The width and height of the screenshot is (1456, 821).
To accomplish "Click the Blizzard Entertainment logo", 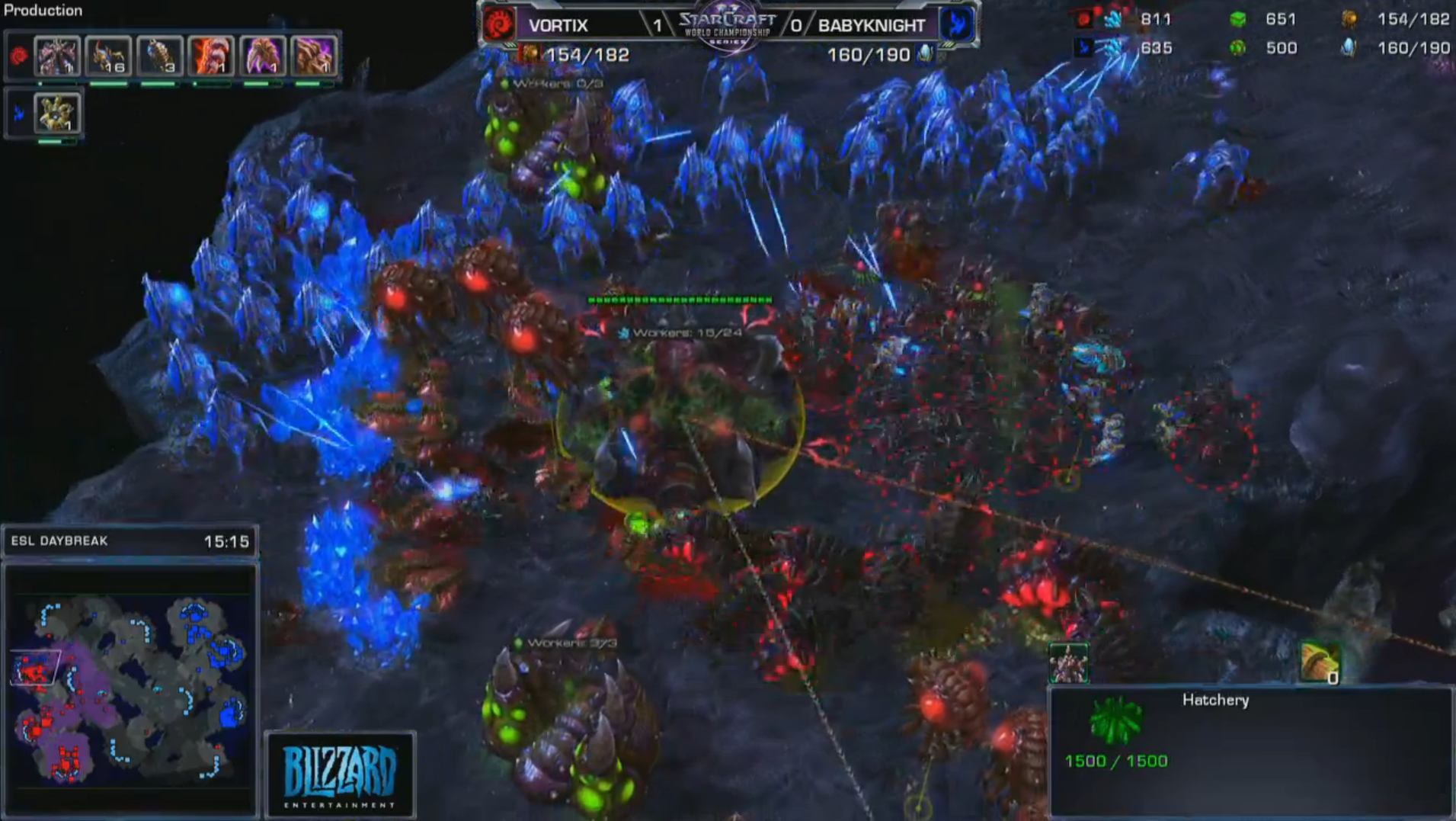I will point(340,774).
